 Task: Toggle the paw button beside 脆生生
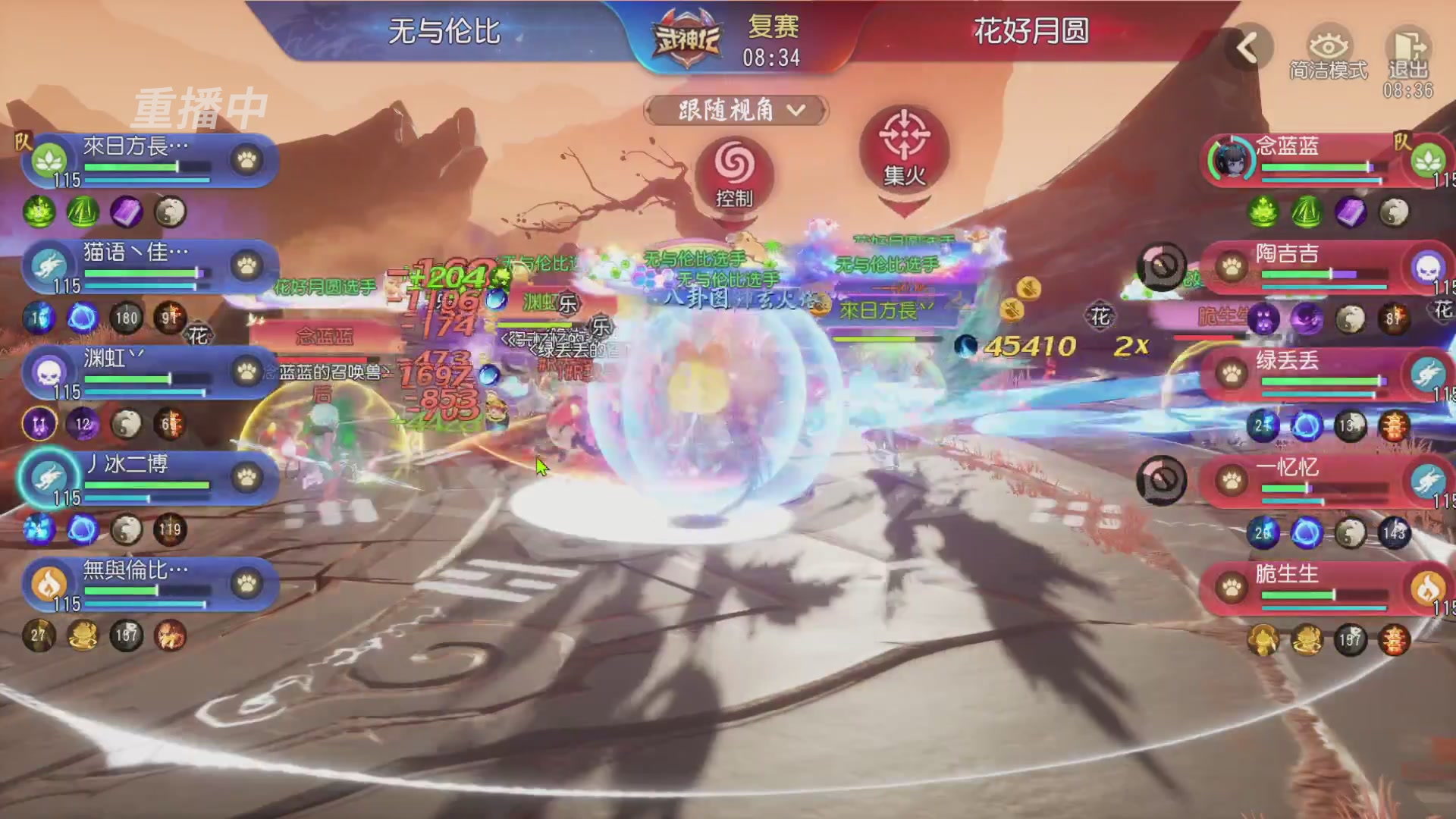click(x=1232, y=588)
